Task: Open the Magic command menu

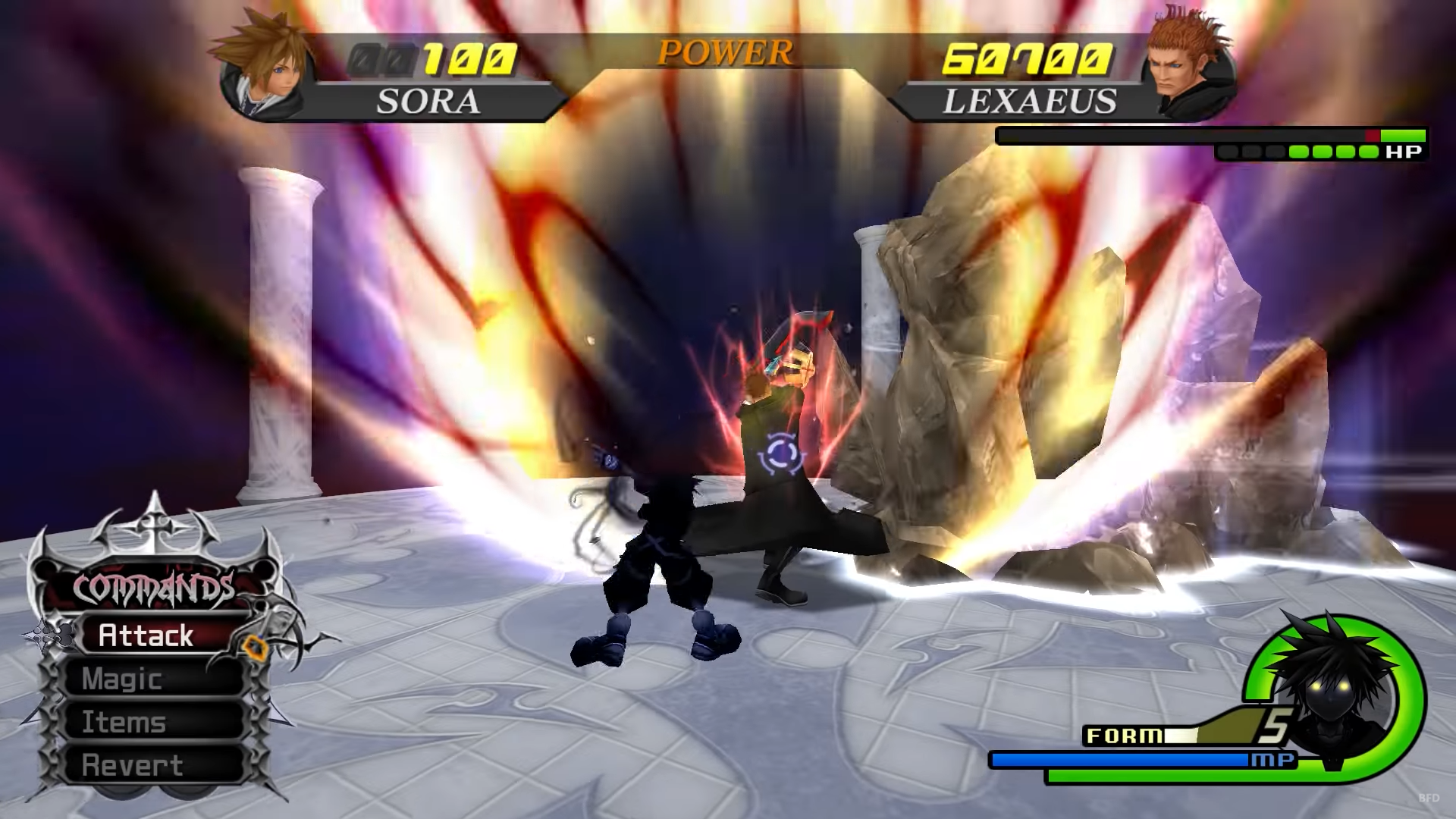Action: click(x=122, y=679)
